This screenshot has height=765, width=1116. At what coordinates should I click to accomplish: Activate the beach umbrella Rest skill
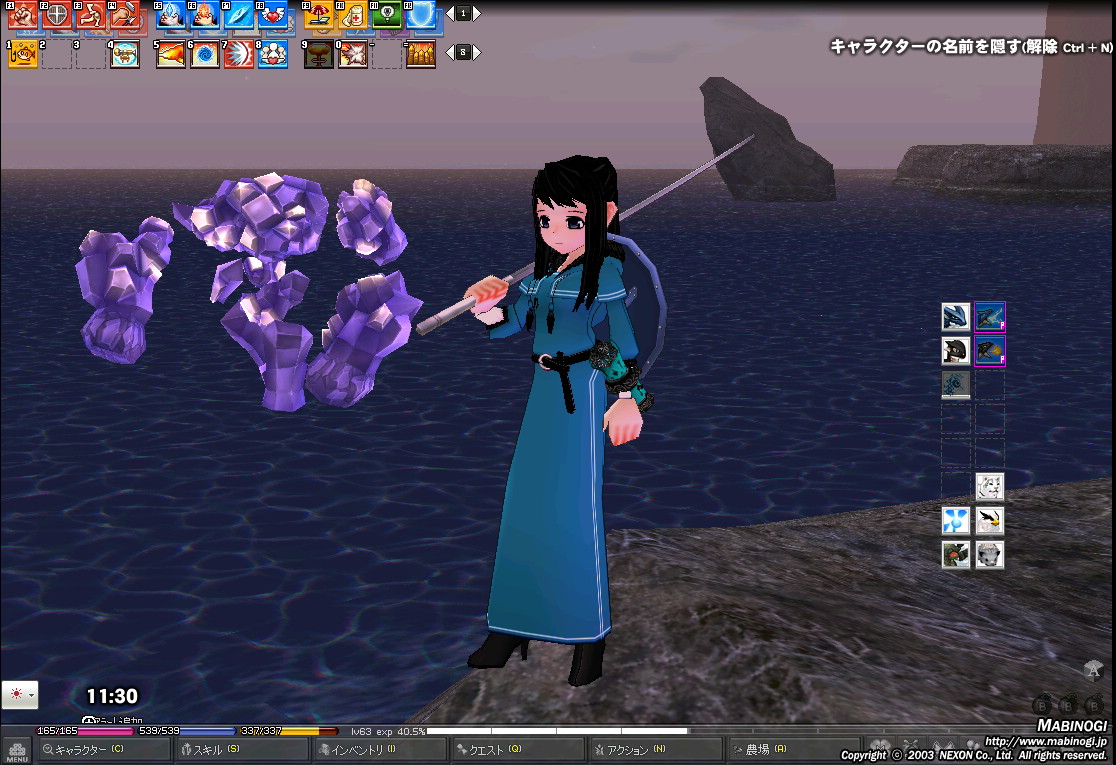coord(319,15)
